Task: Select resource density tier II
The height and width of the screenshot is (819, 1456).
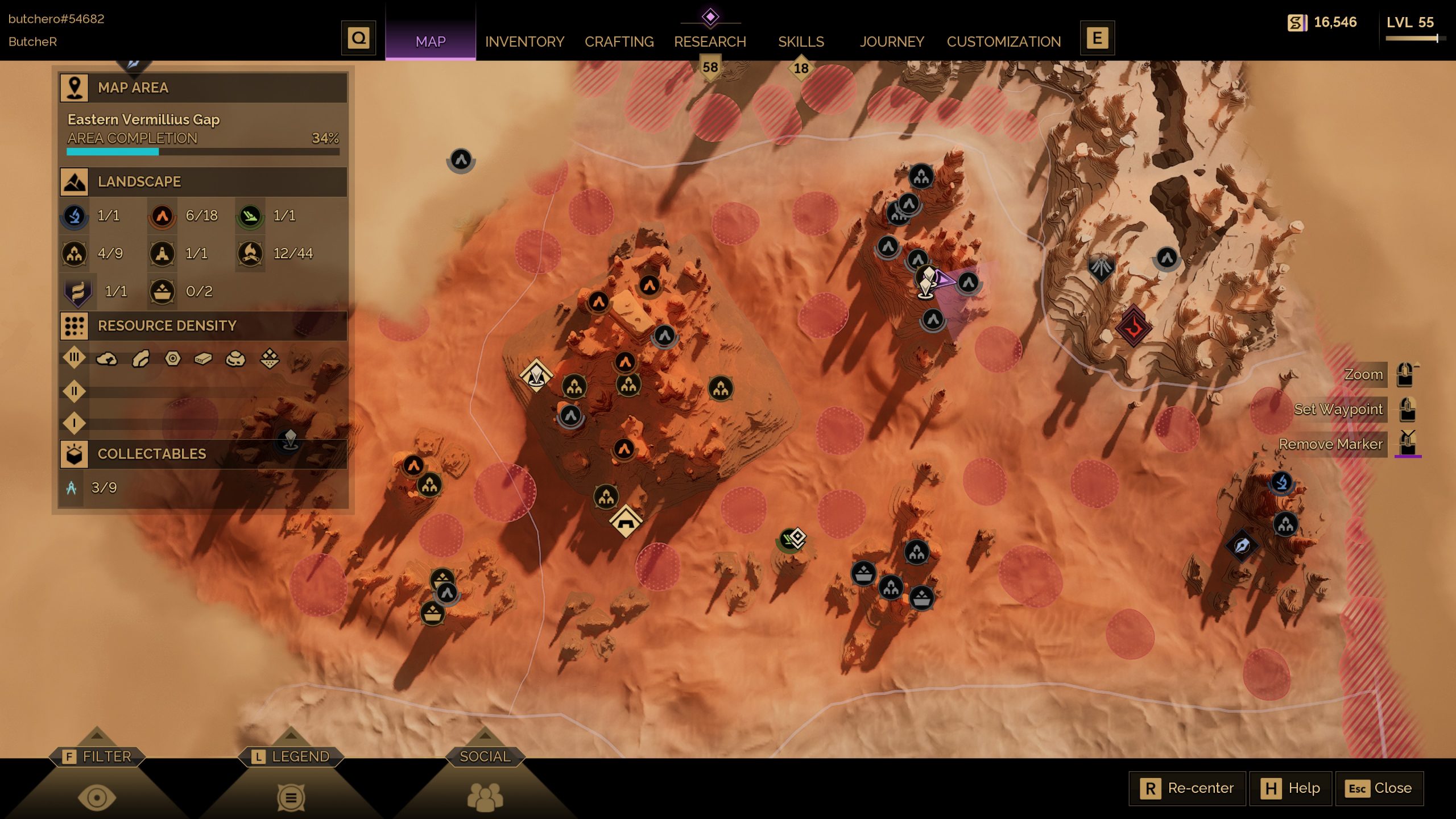Action: [x=75, y=391]
